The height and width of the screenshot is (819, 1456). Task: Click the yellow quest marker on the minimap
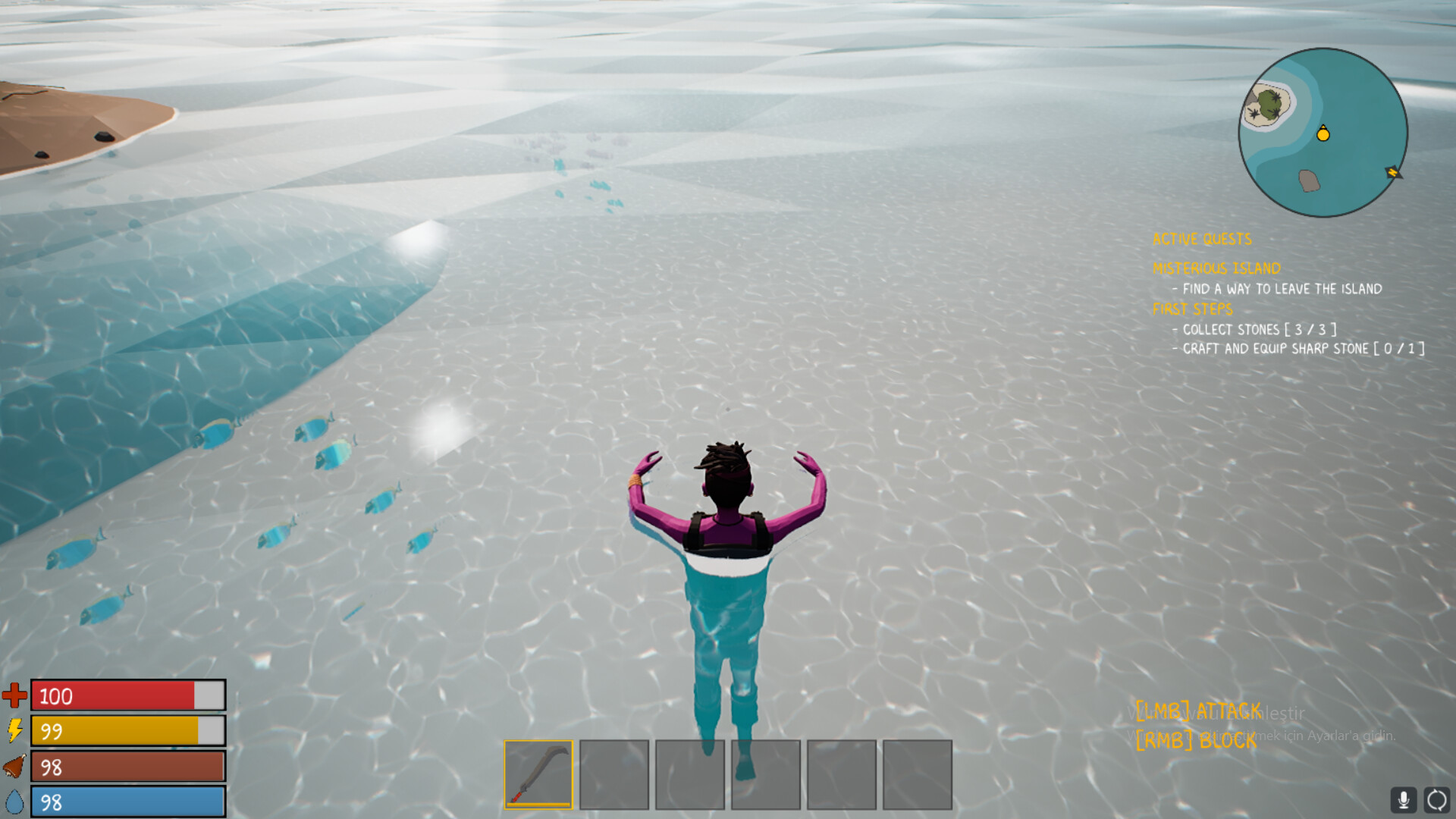(x=1324, y=135)
